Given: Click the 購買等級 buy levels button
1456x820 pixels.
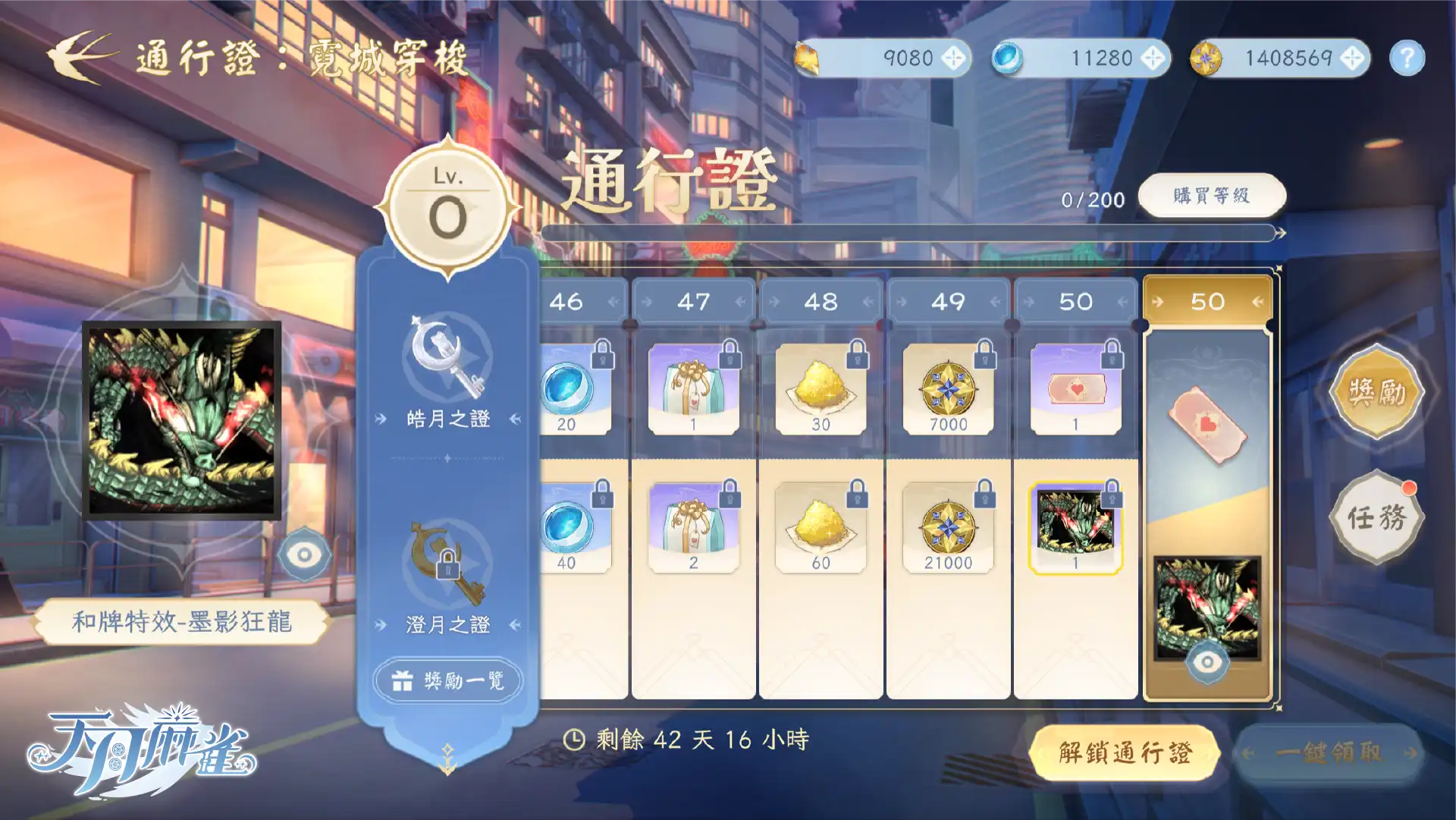Looking at the screenshot, I should coord(1211,195).
